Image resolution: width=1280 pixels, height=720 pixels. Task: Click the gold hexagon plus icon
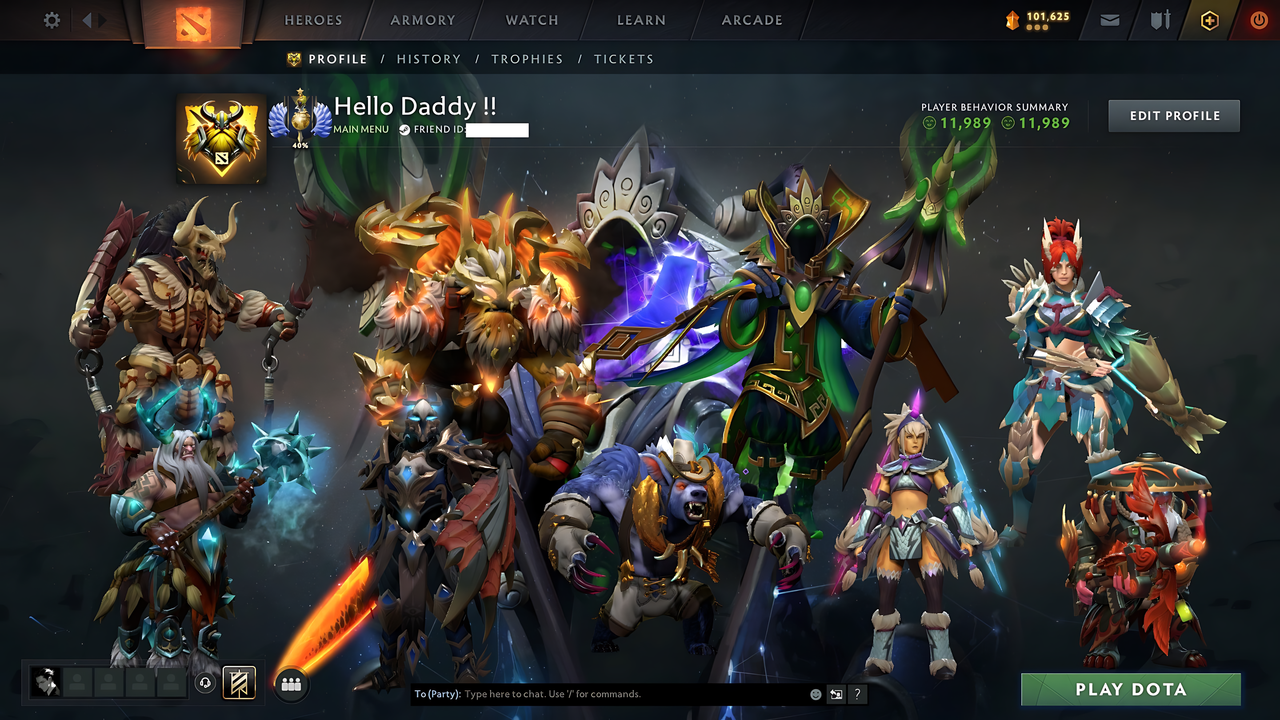(1208, 19)
